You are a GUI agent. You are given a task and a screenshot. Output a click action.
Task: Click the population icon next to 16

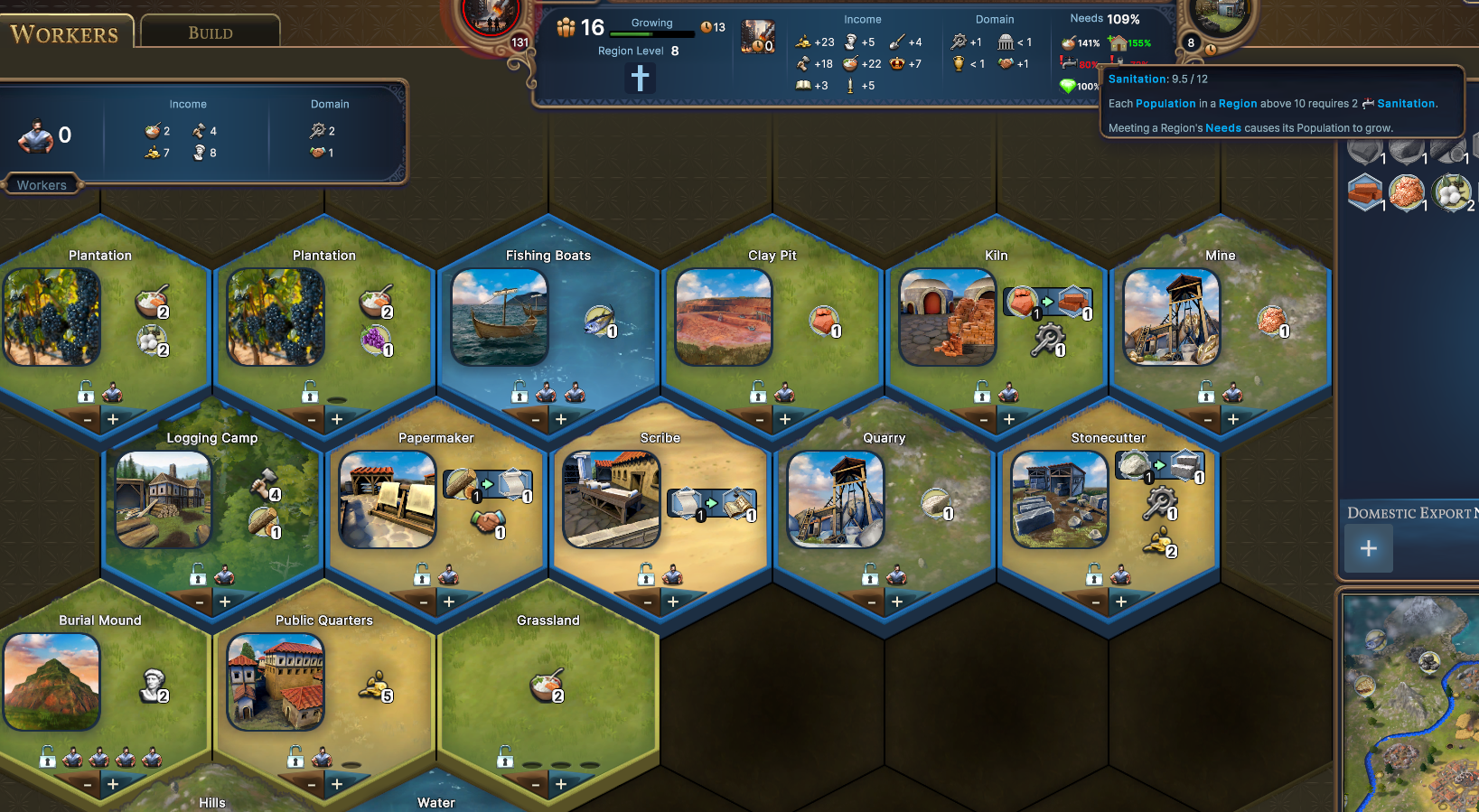click(566, 27)
